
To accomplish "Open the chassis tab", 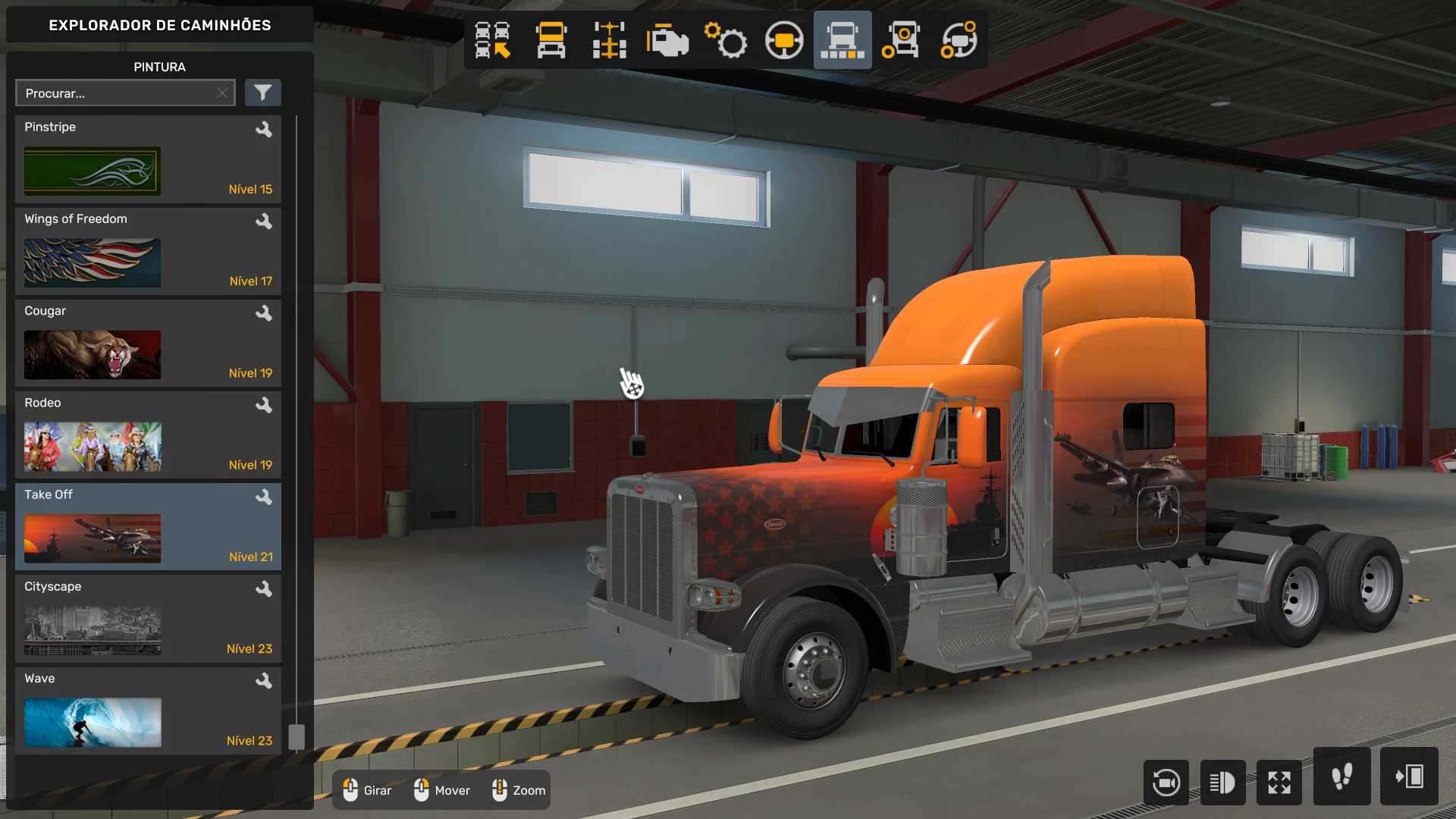I will point(609,40).
